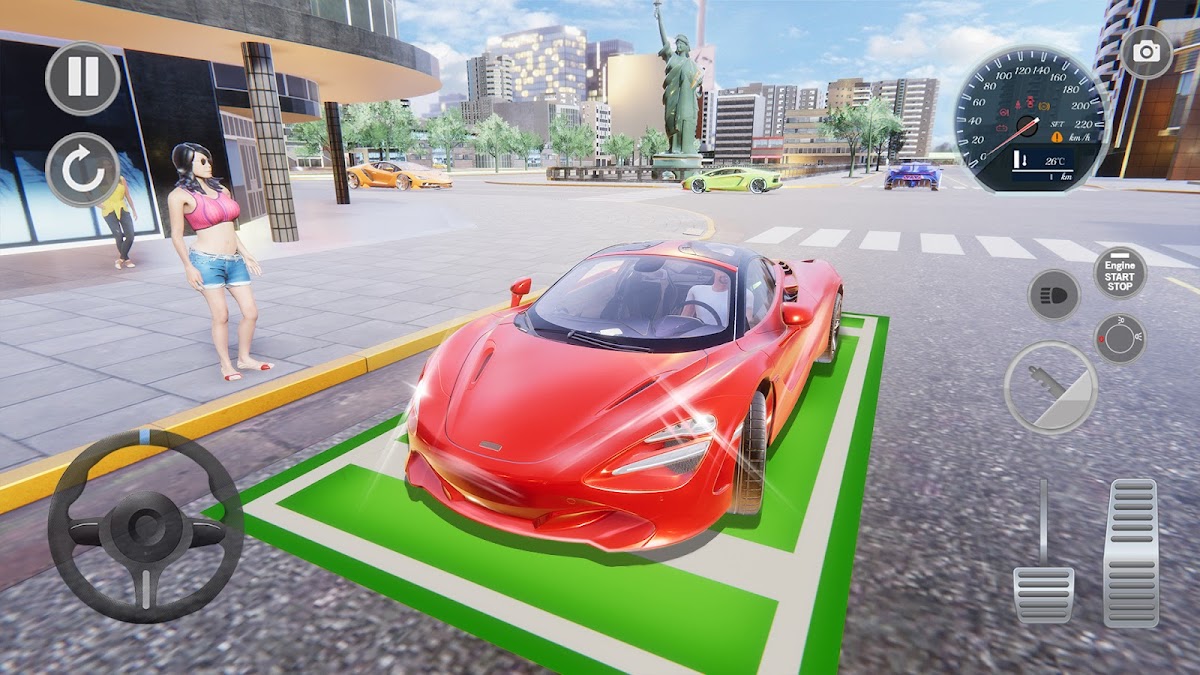The image size is (1200, 675).
Task: Toggle the headlights button
Action: coord(1054,294)
